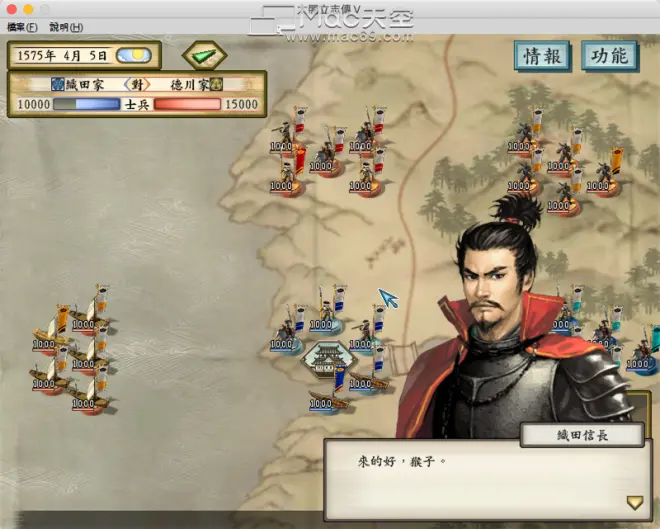Open the 檔案 file menu
This screenshot has height=529, width=660.
click(x=22, y=27)
